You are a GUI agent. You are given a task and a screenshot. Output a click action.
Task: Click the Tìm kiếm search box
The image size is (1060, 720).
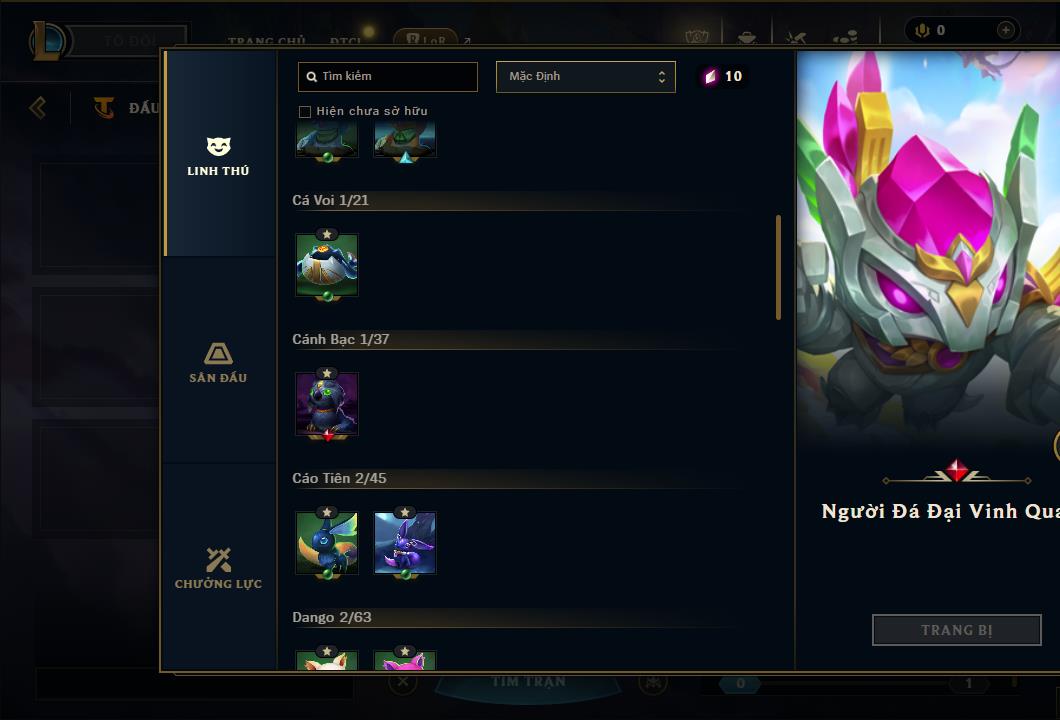(388, 77)
